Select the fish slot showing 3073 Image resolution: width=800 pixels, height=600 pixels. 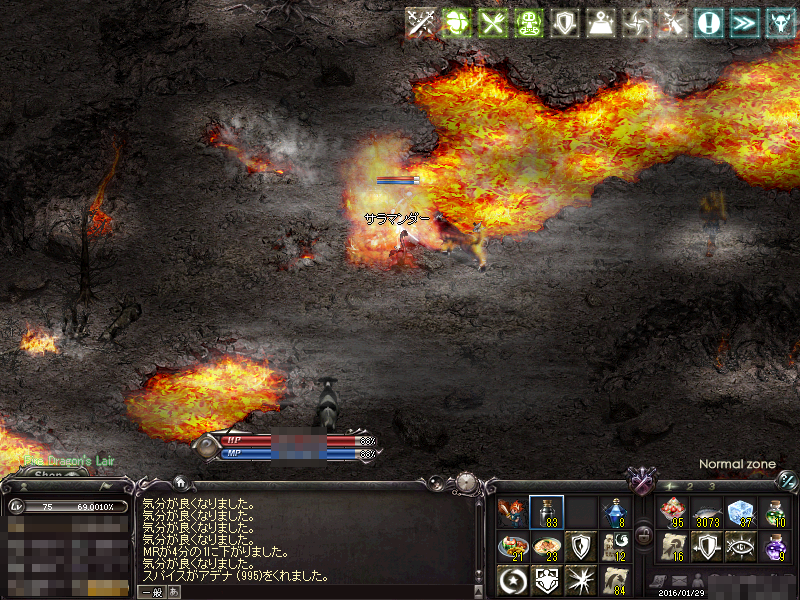706,513
